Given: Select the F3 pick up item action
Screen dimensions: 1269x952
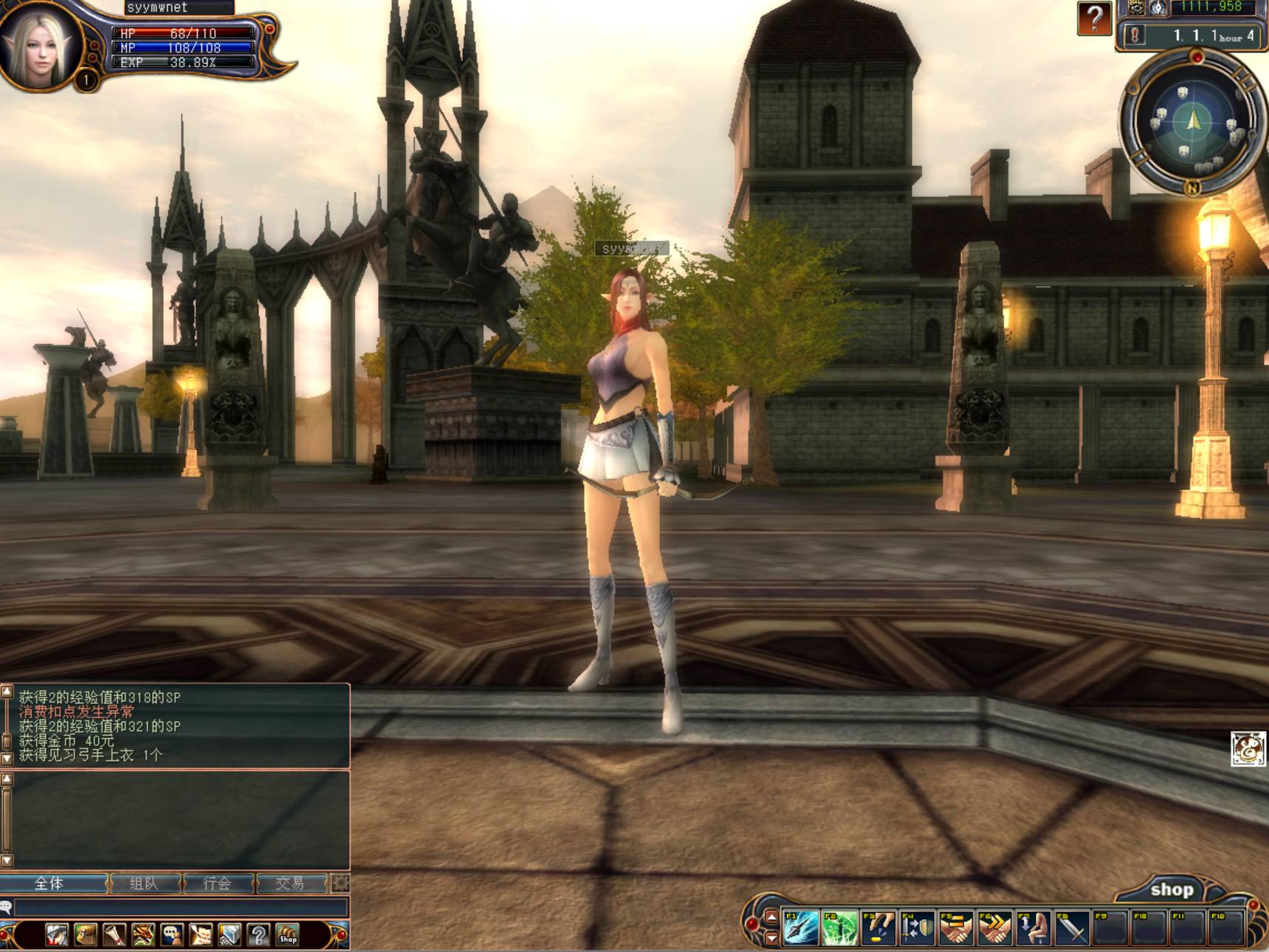Looking at the screenshot, I should tap(878, 927).
